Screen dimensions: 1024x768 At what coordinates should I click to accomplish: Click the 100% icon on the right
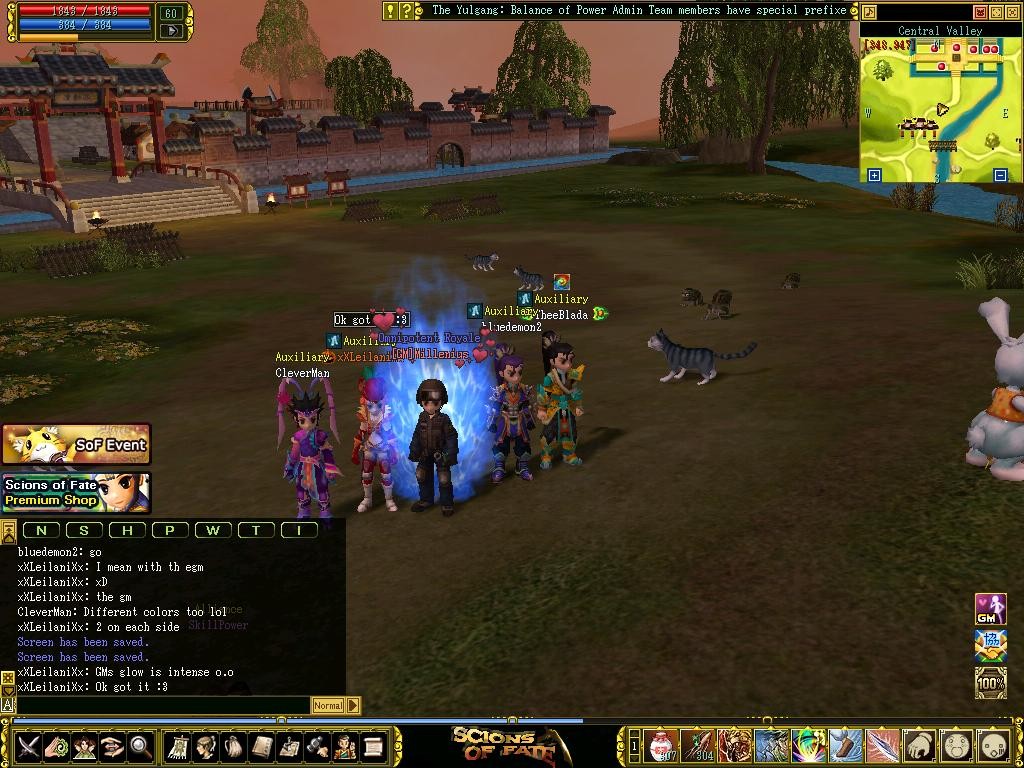pos(990,683)
